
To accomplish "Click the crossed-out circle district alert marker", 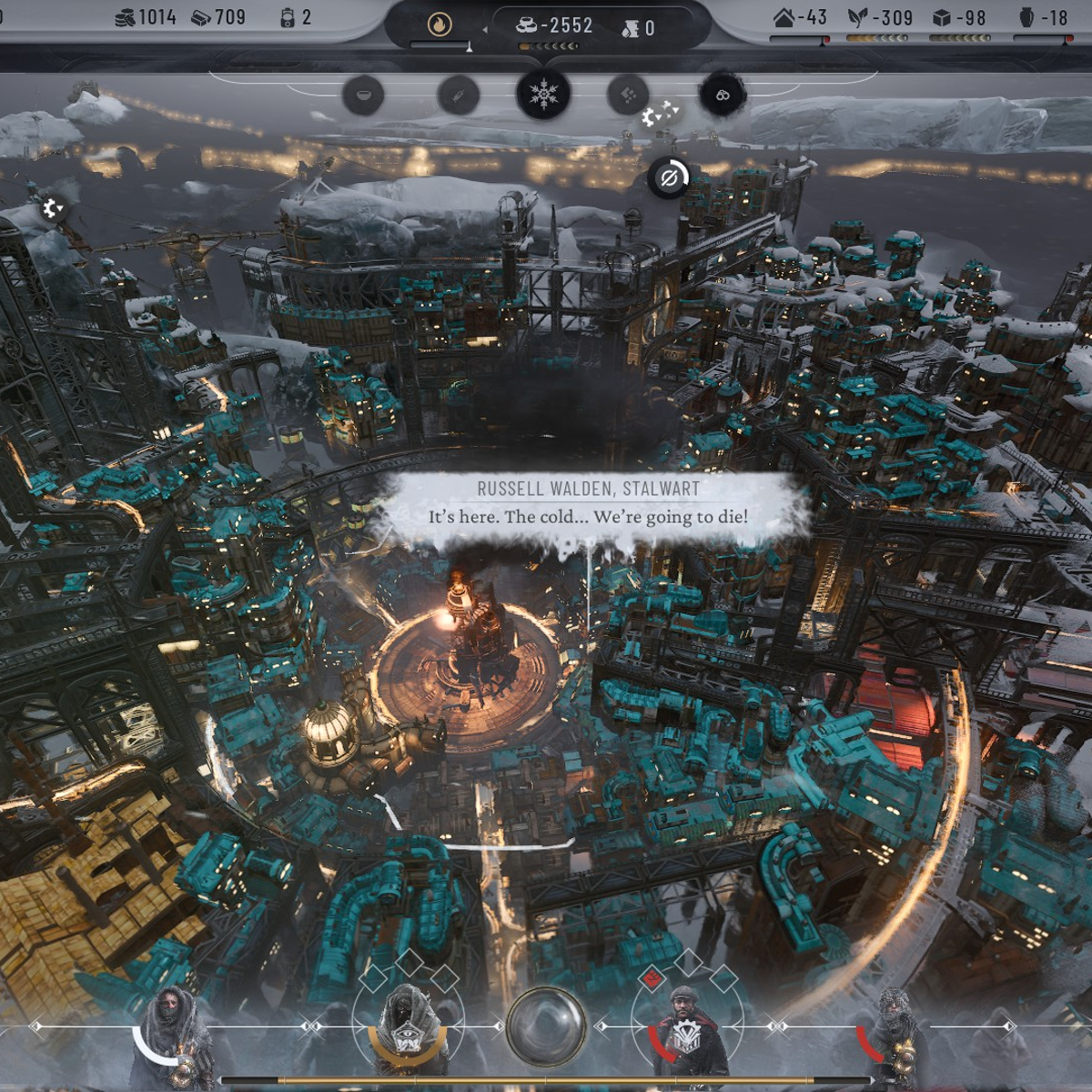I will (x=668, y=177).
